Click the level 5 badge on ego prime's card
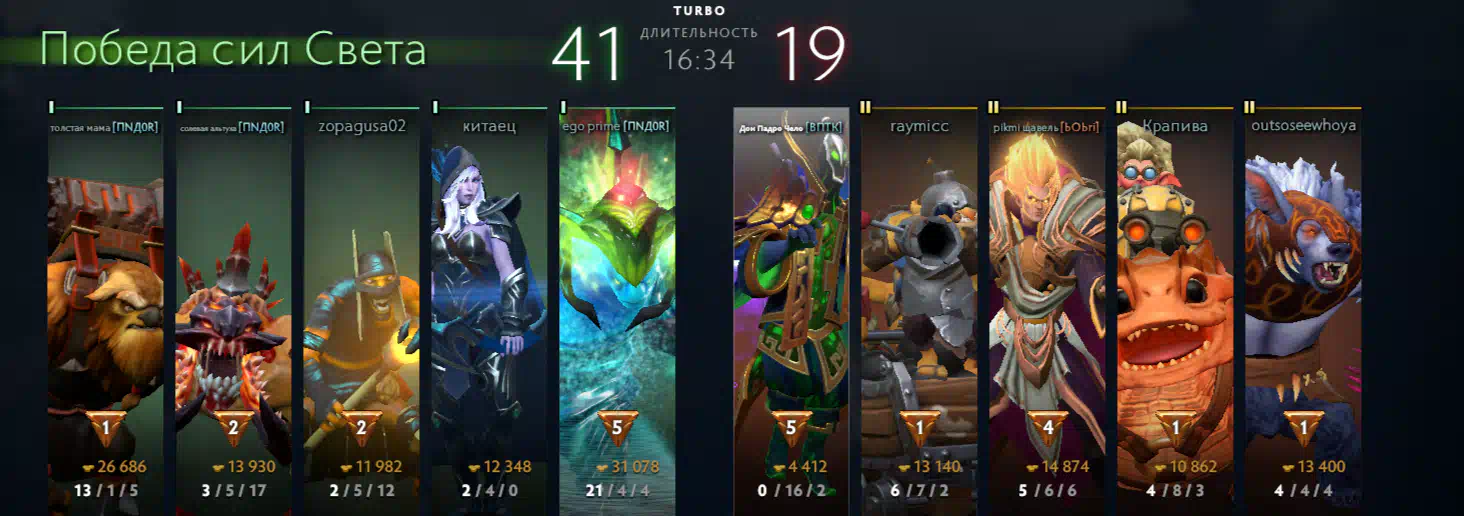This screenshot has width=1464, height=516. click(x=617, y=428)
